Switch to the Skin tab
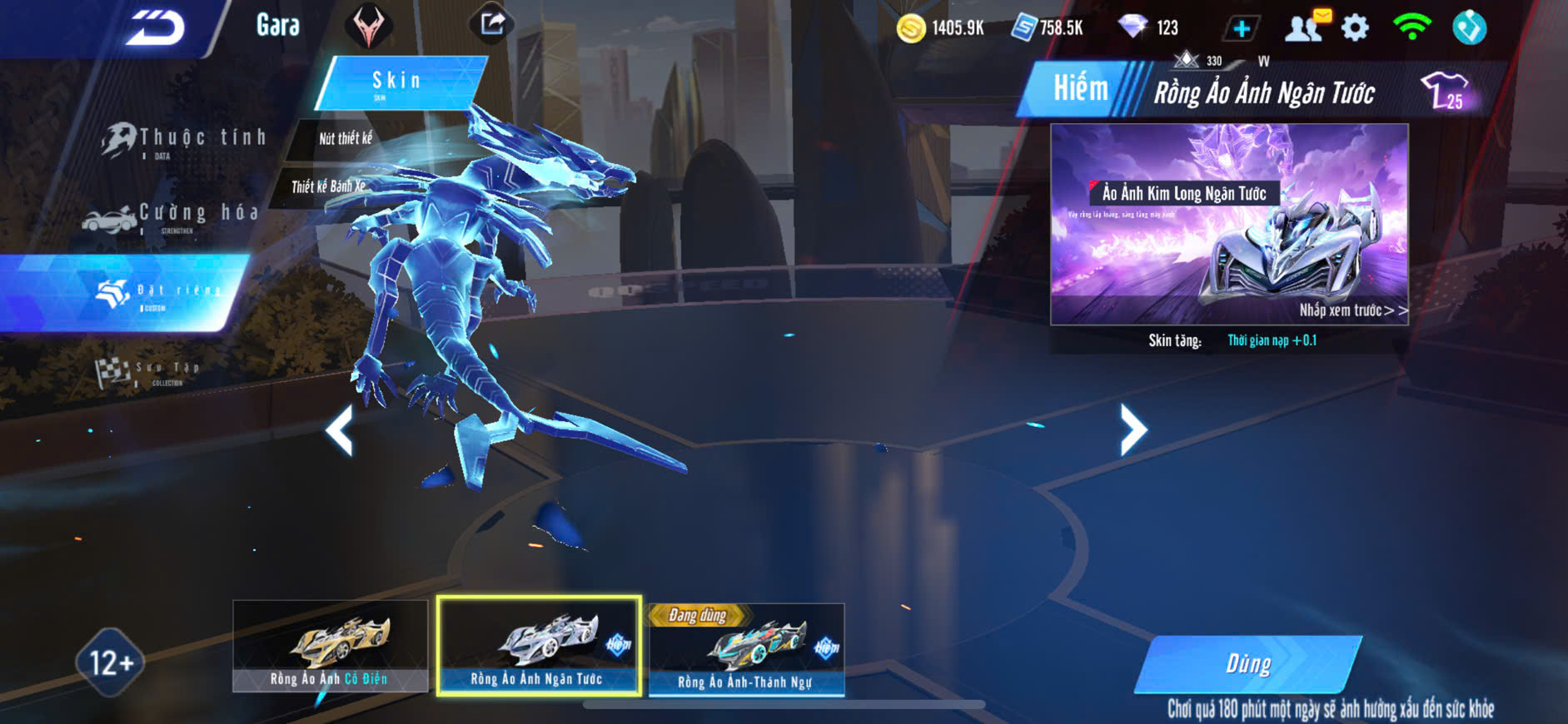The height and width of the screenshot is (724, 1568). coord(398,82)
